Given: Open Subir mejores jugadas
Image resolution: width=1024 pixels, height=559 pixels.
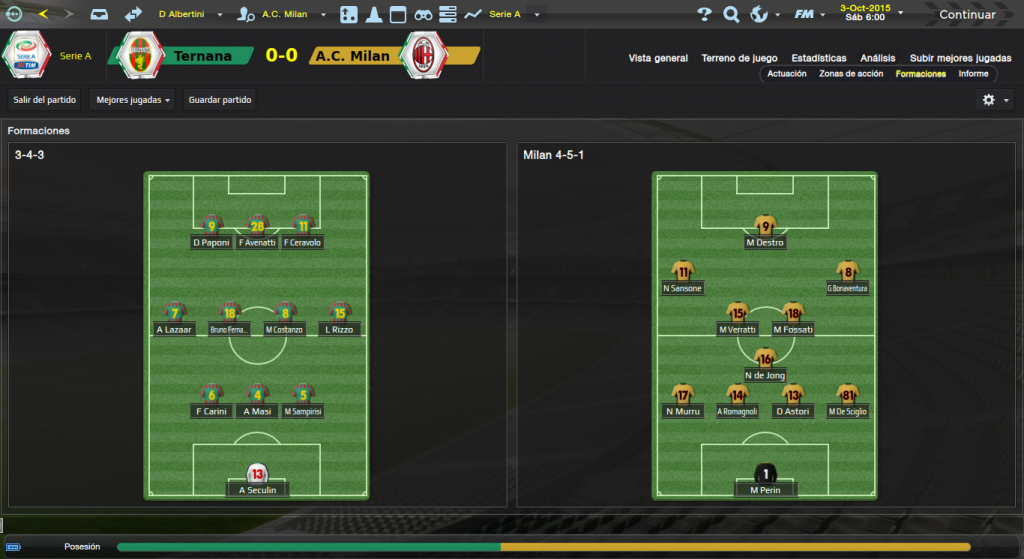Looking at the screenshot, I should (x=960, y=58).
